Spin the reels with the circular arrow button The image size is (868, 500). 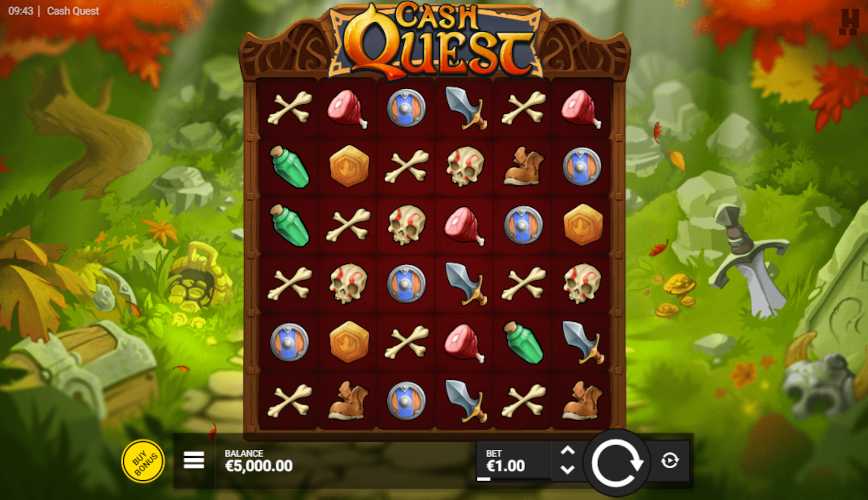[616, 461]
